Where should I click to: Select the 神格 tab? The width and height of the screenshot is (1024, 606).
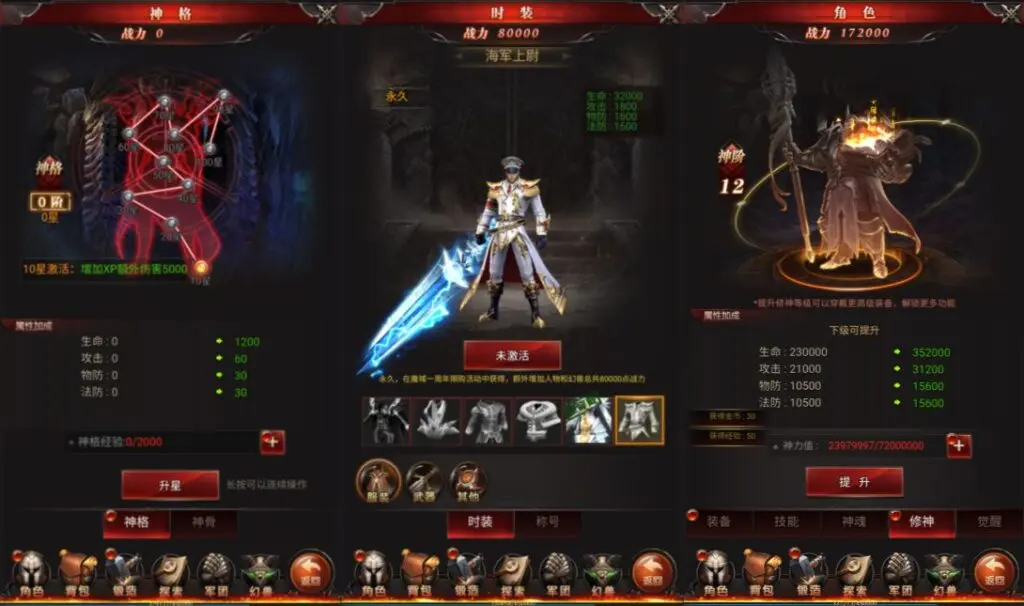coord(136,522)
